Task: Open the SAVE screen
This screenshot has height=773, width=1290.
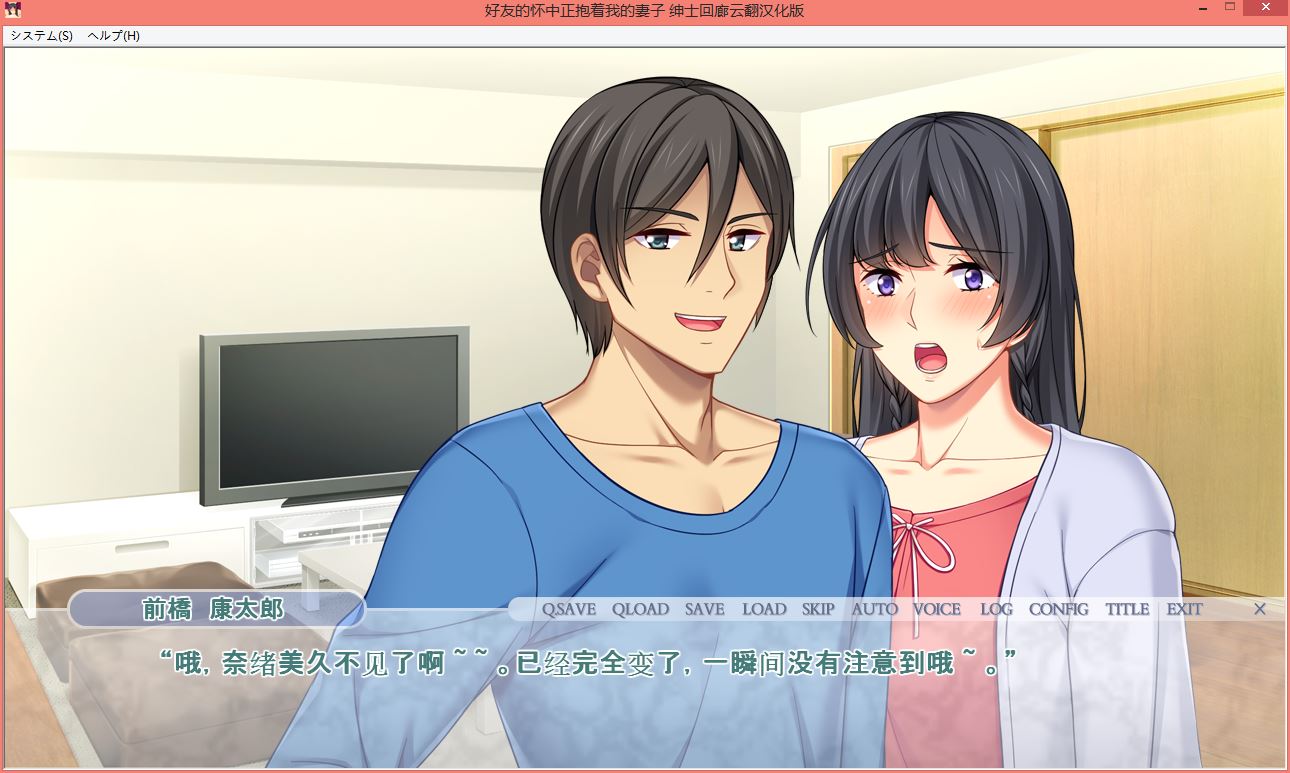Action: [x=705, y=609]
